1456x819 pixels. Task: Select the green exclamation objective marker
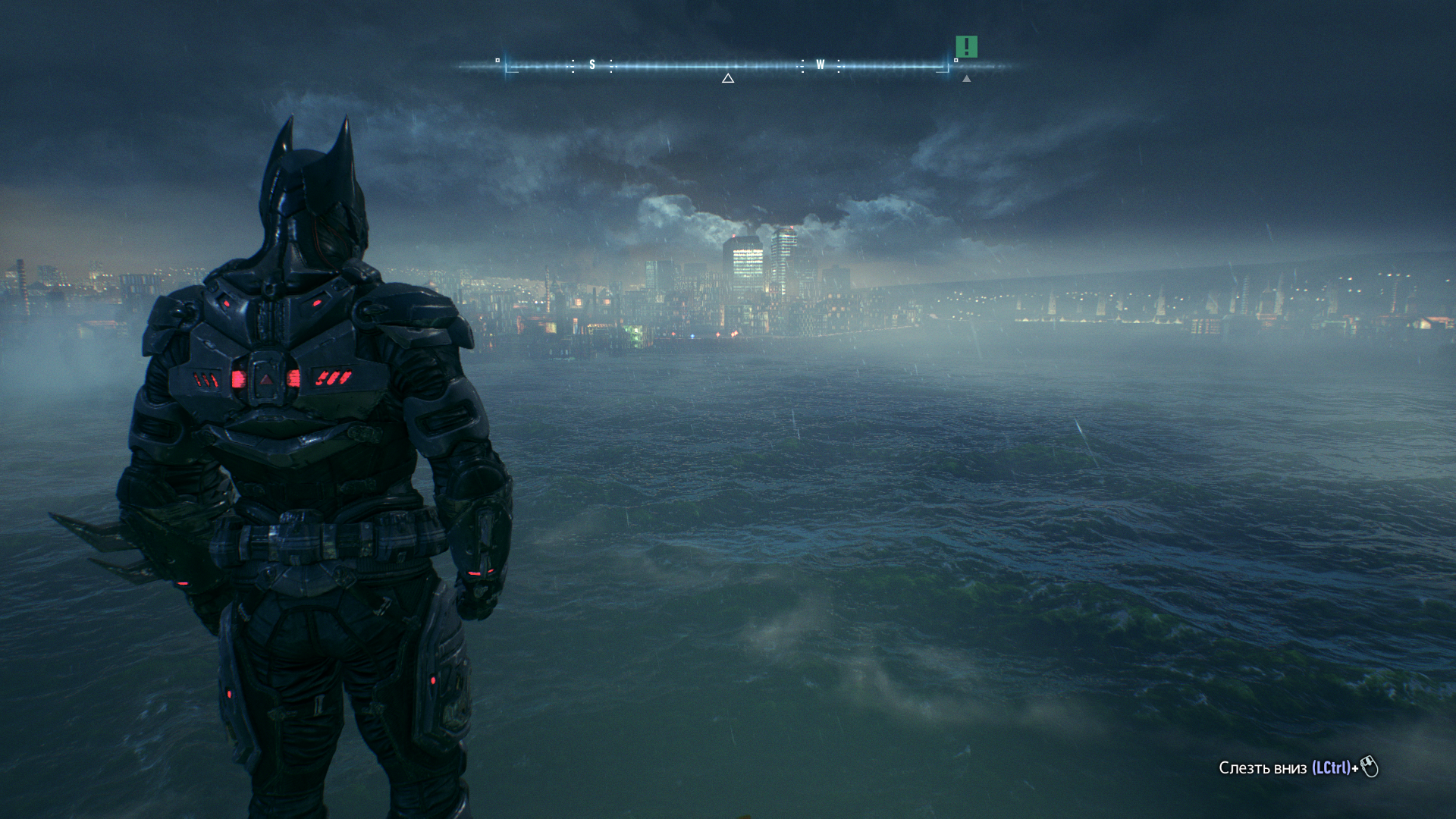pos(966,47)
